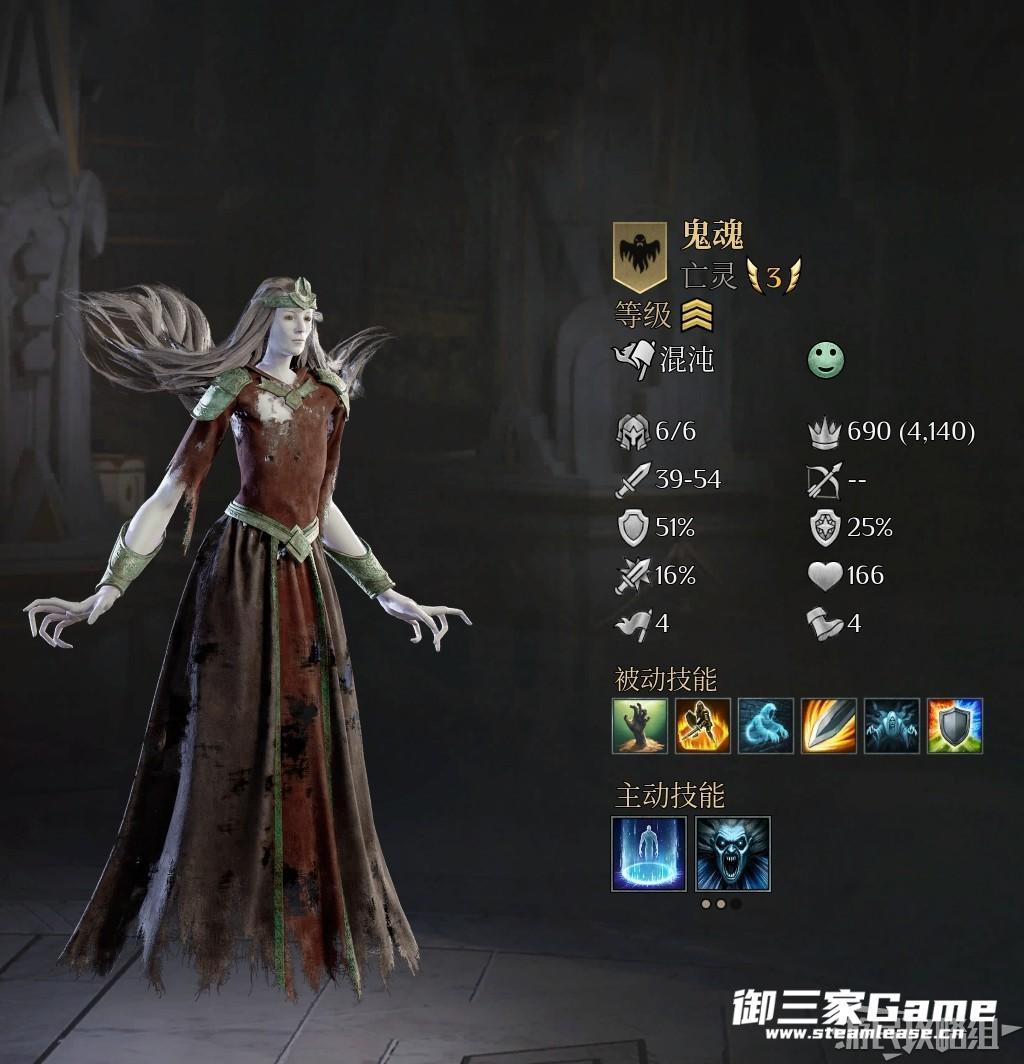Viewport: 1024px width, 1064px height.
Task: Inspect the green smiley morale icon
Action: 826,360
